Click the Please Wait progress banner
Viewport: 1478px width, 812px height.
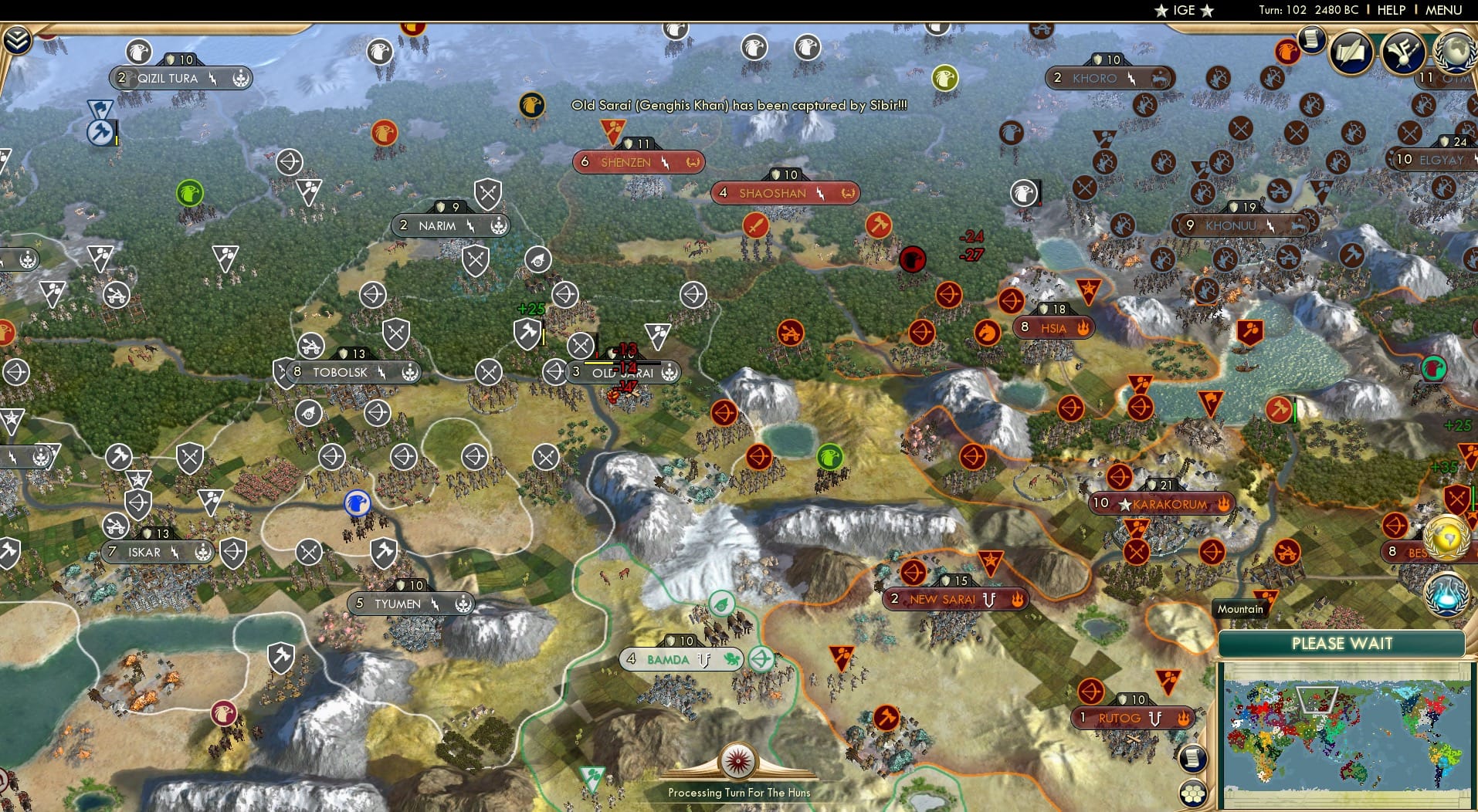[x=1342, y=643]
